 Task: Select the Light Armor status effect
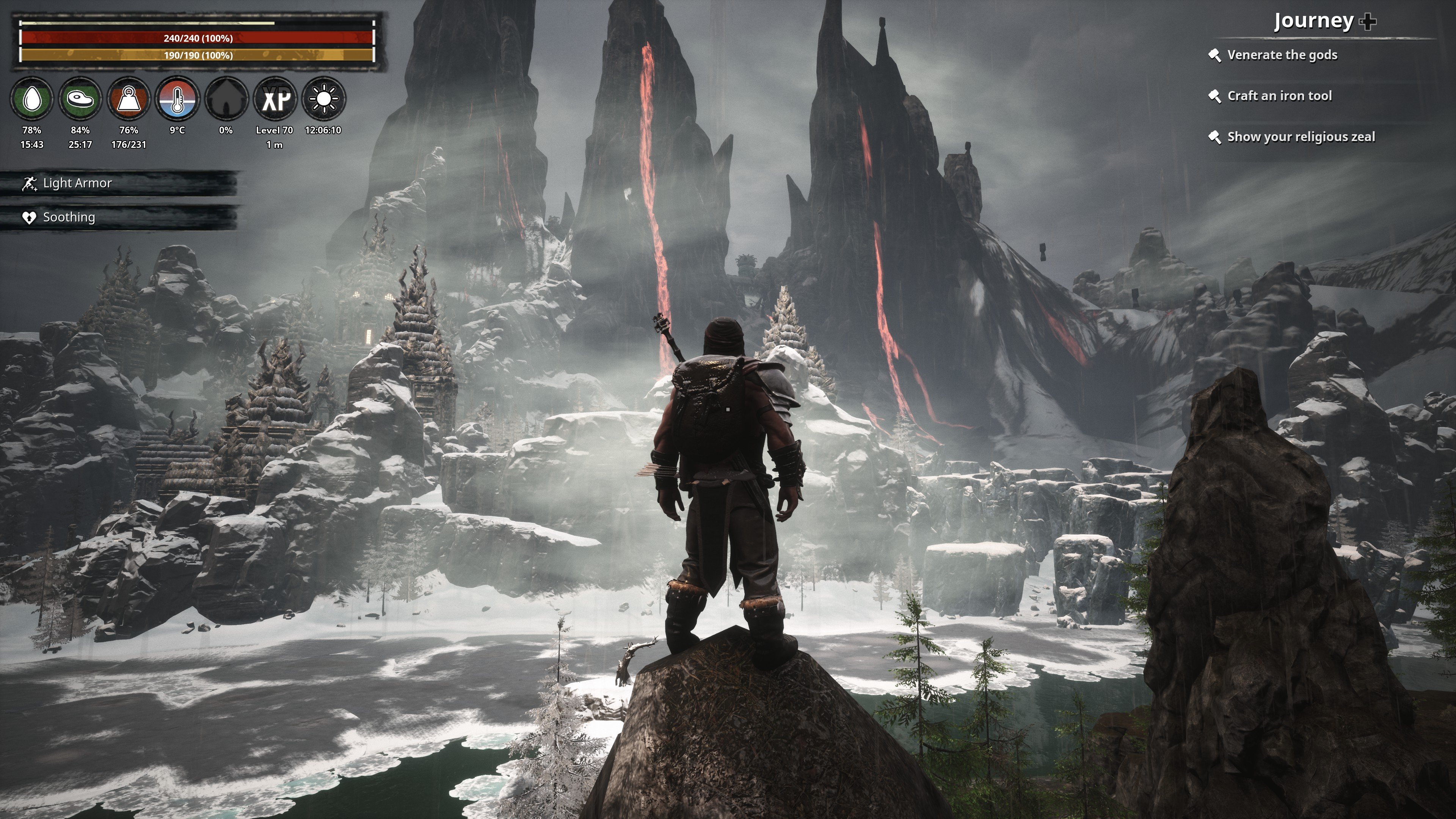(x=77, y=183)
